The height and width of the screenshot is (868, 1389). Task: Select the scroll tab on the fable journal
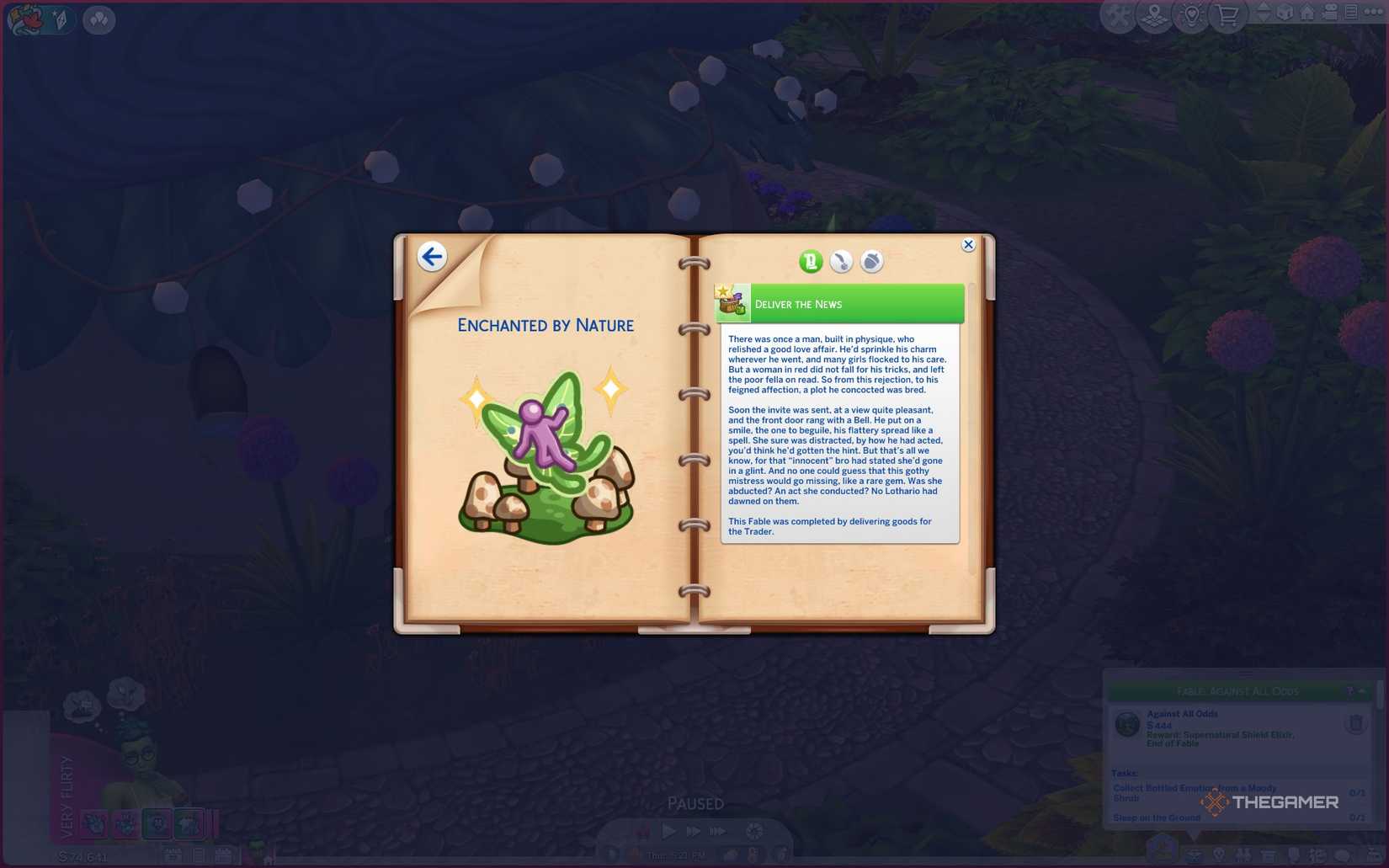coord(810,262)
